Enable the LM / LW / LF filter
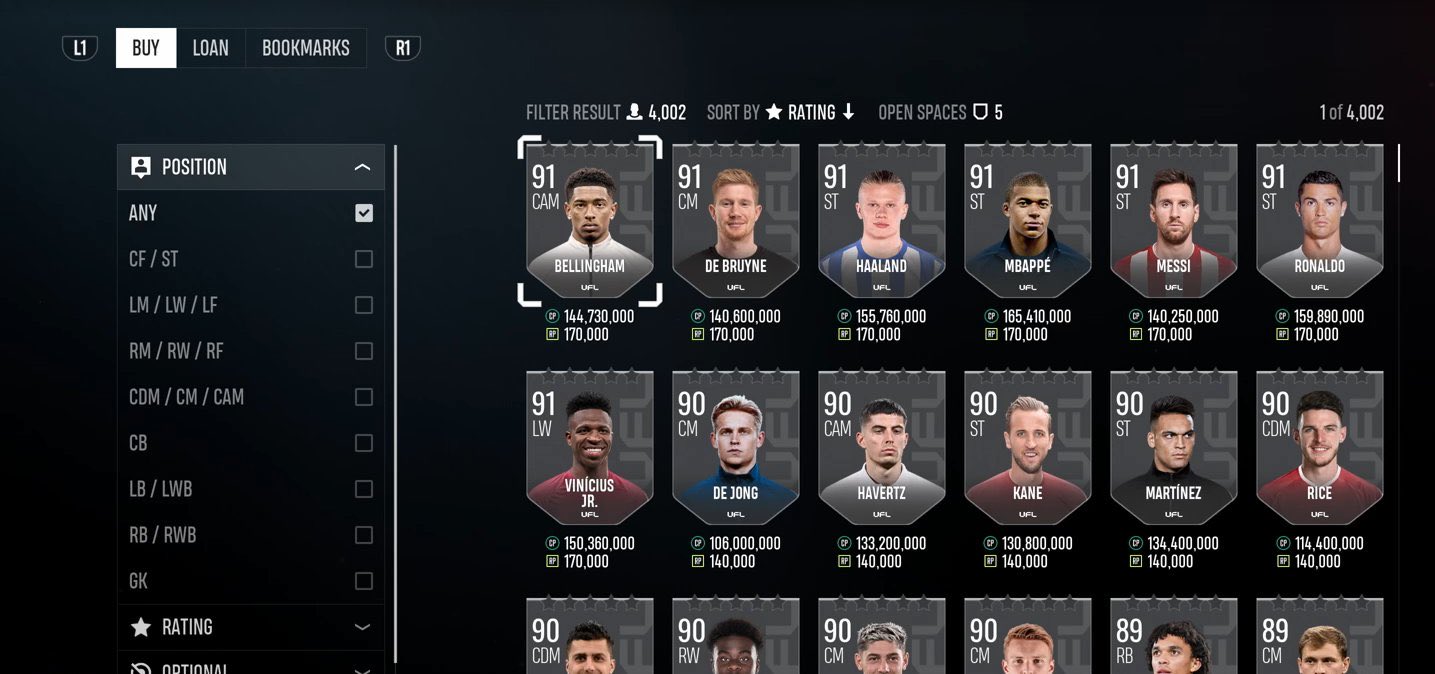Image resolution: width=1435 pixels, height=674 pixels. 364,305
